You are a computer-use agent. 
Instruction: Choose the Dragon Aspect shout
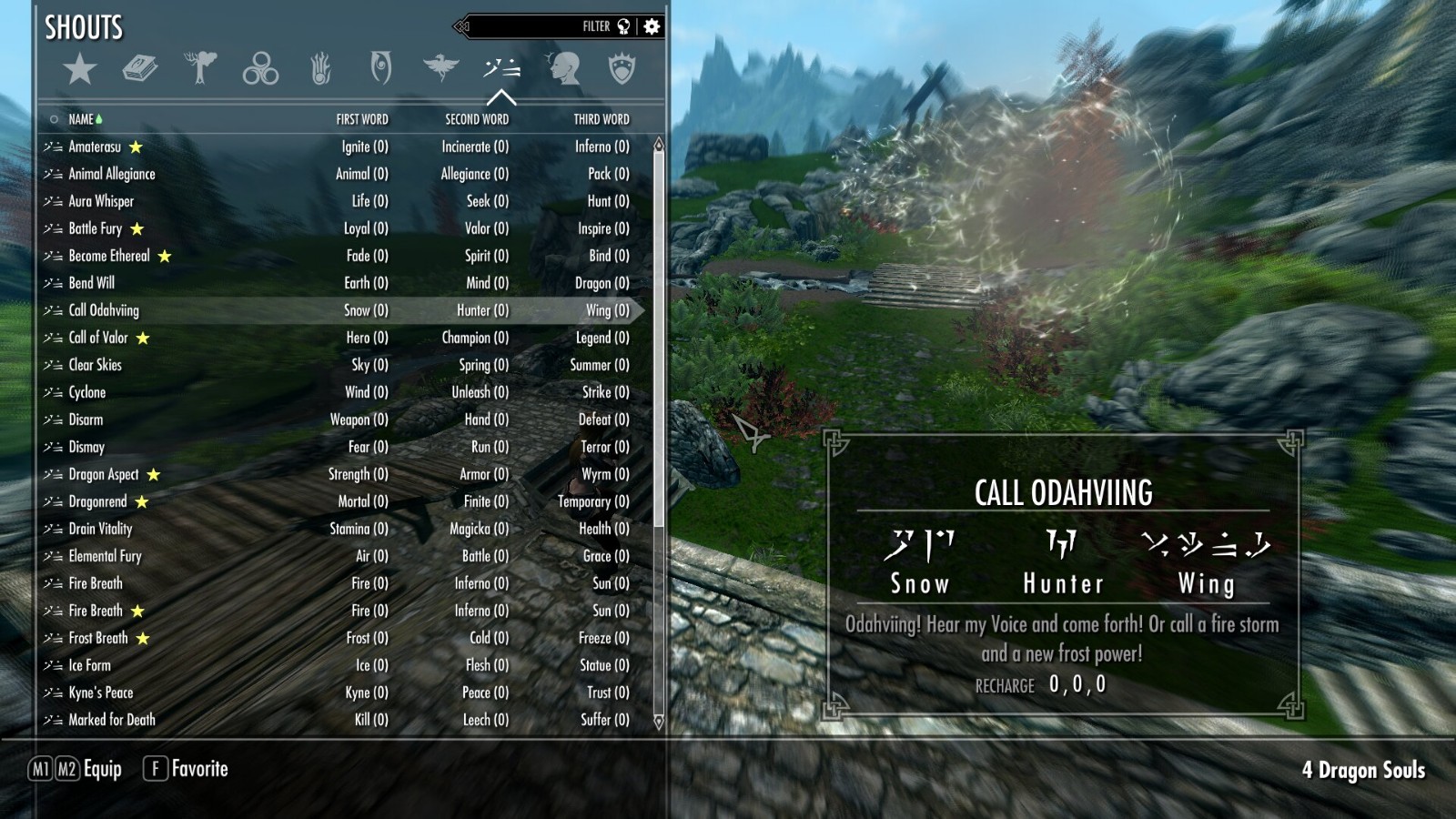click(x=104, y=474)
